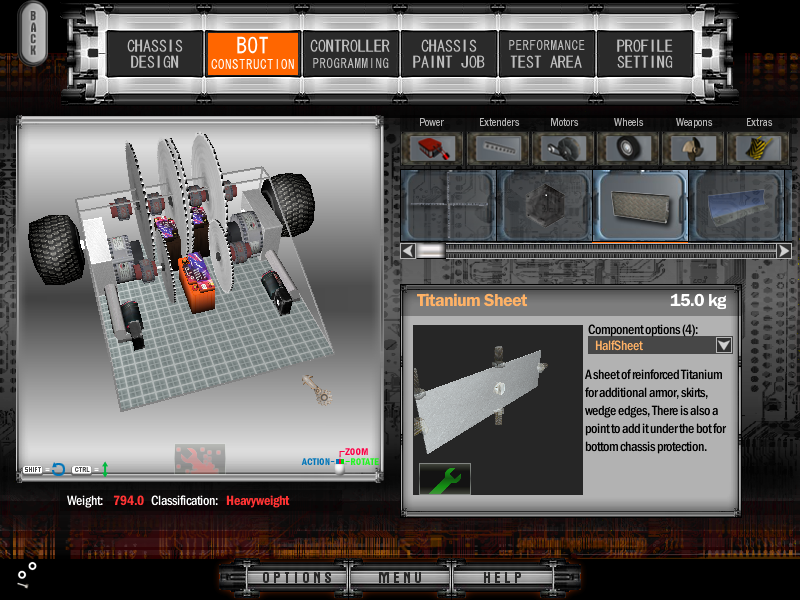The width and height of the screenshot is (800, 600).
Task: Select the Motors component category
Action: point(564,148)
